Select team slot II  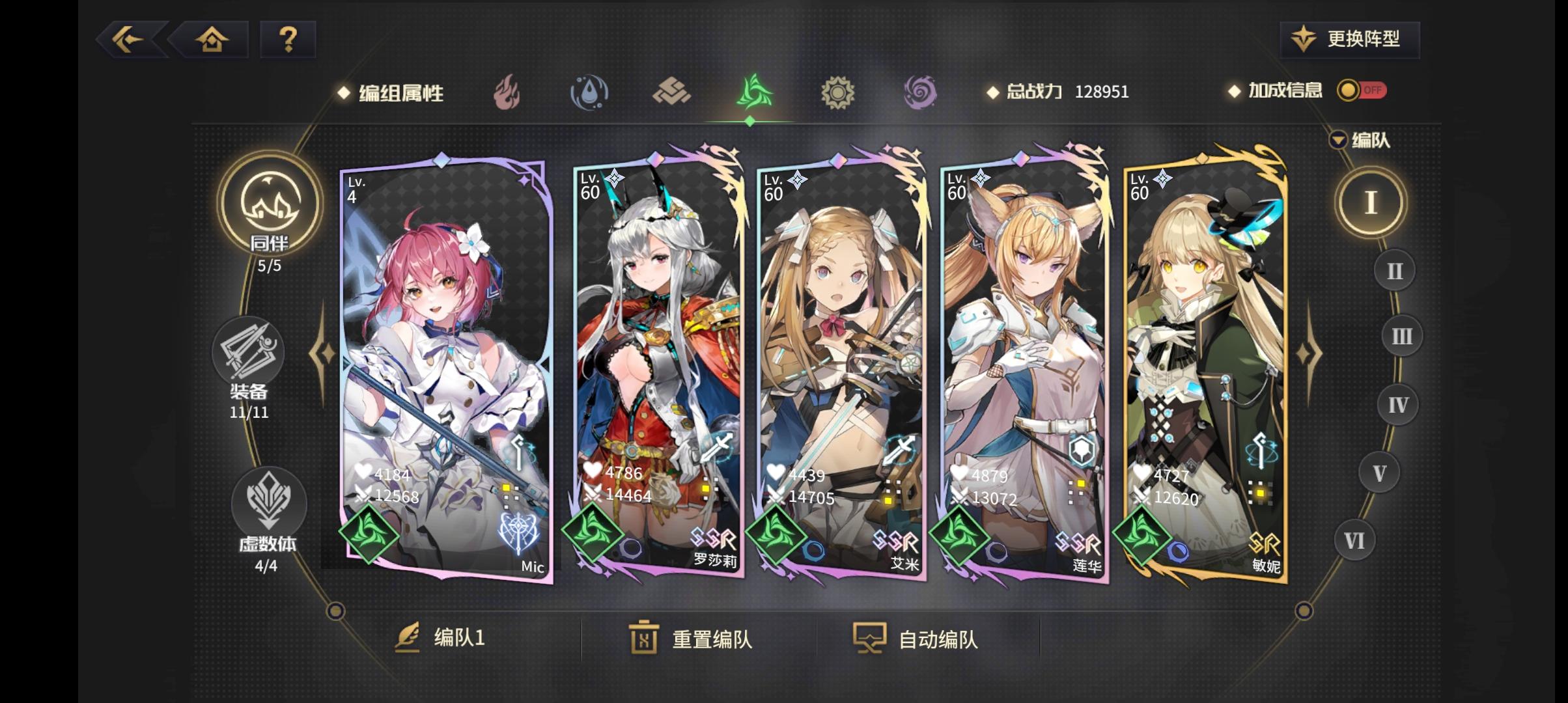click(1393, 270)
